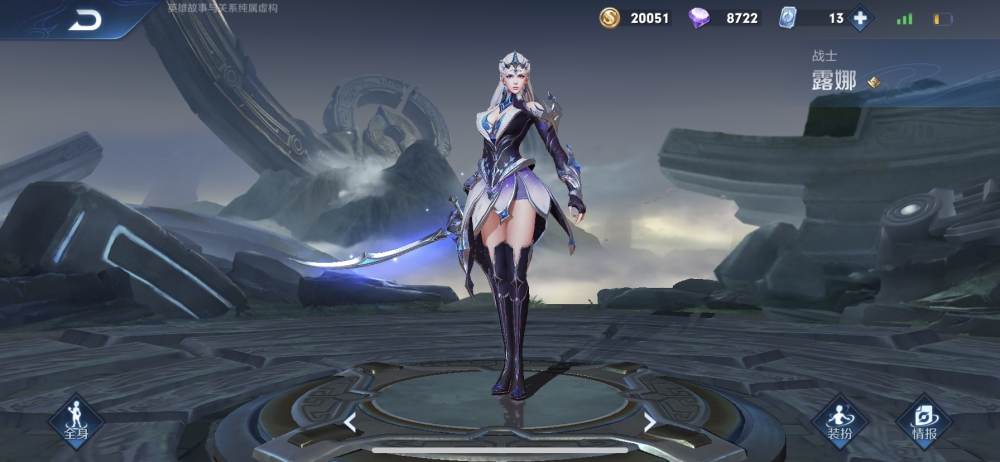Tap the badge icon beside 露娜
Image resolution: width=1000 pixels, height=462 pixels.
(874, 82)
